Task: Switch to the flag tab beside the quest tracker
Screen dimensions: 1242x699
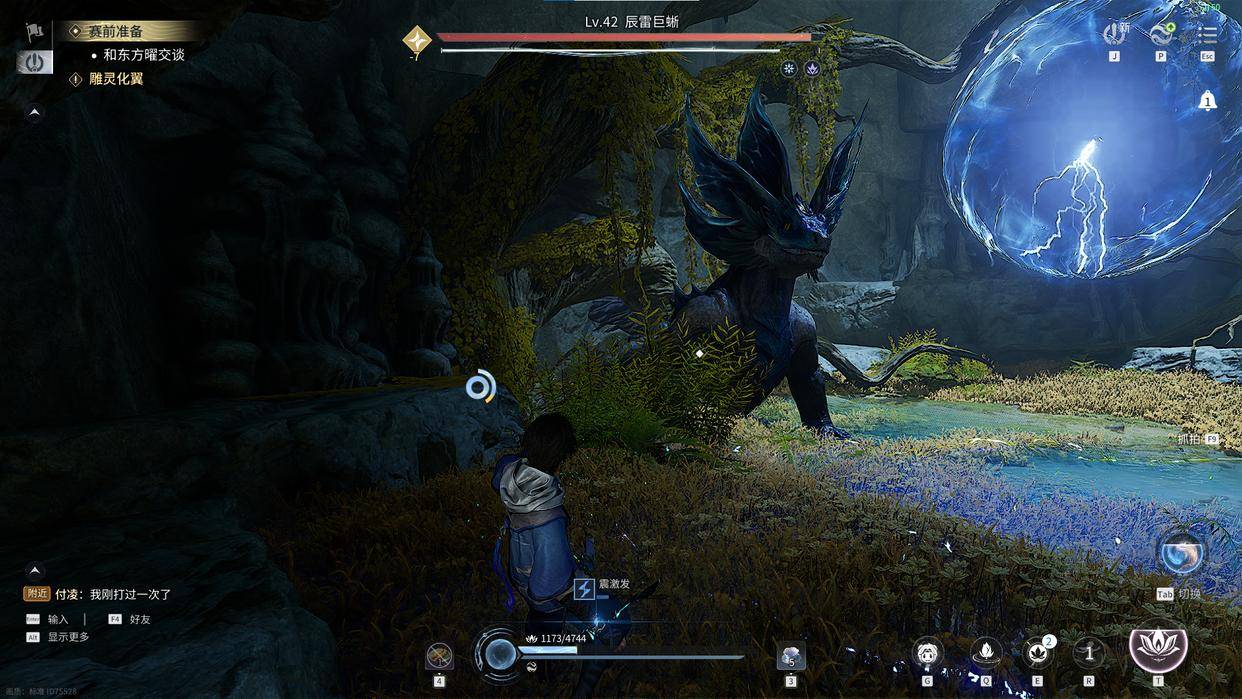Action: [x=35, y=32]
